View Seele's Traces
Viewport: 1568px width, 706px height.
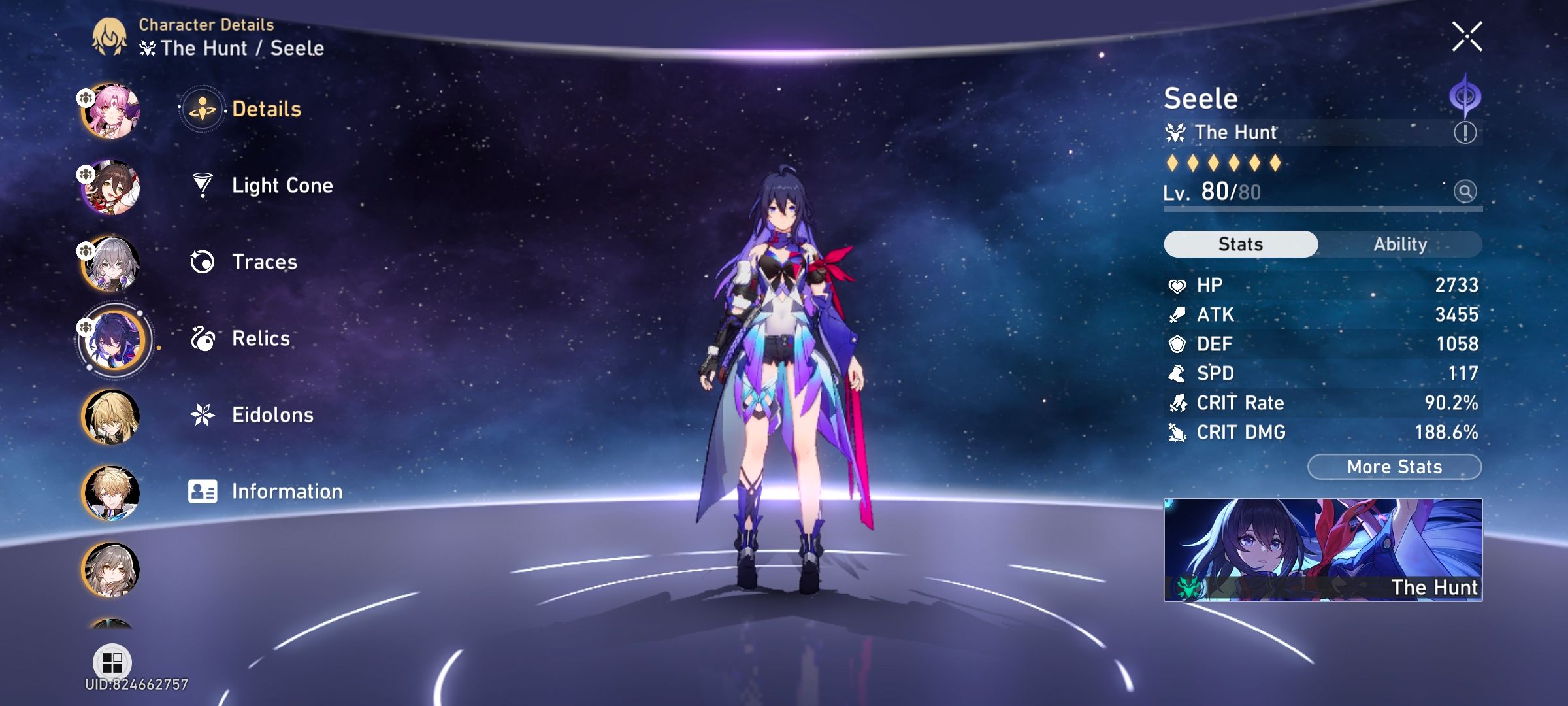coord(264,262)
